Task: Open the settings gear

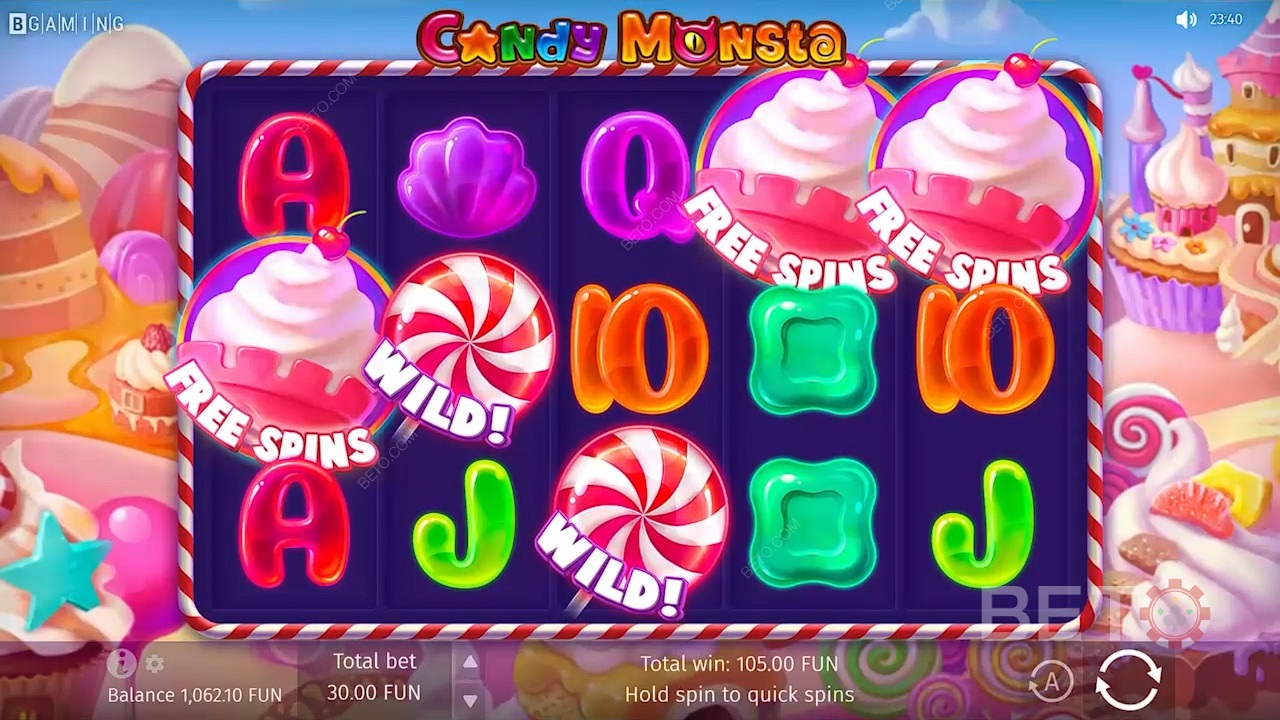Action: coord(154,664)
